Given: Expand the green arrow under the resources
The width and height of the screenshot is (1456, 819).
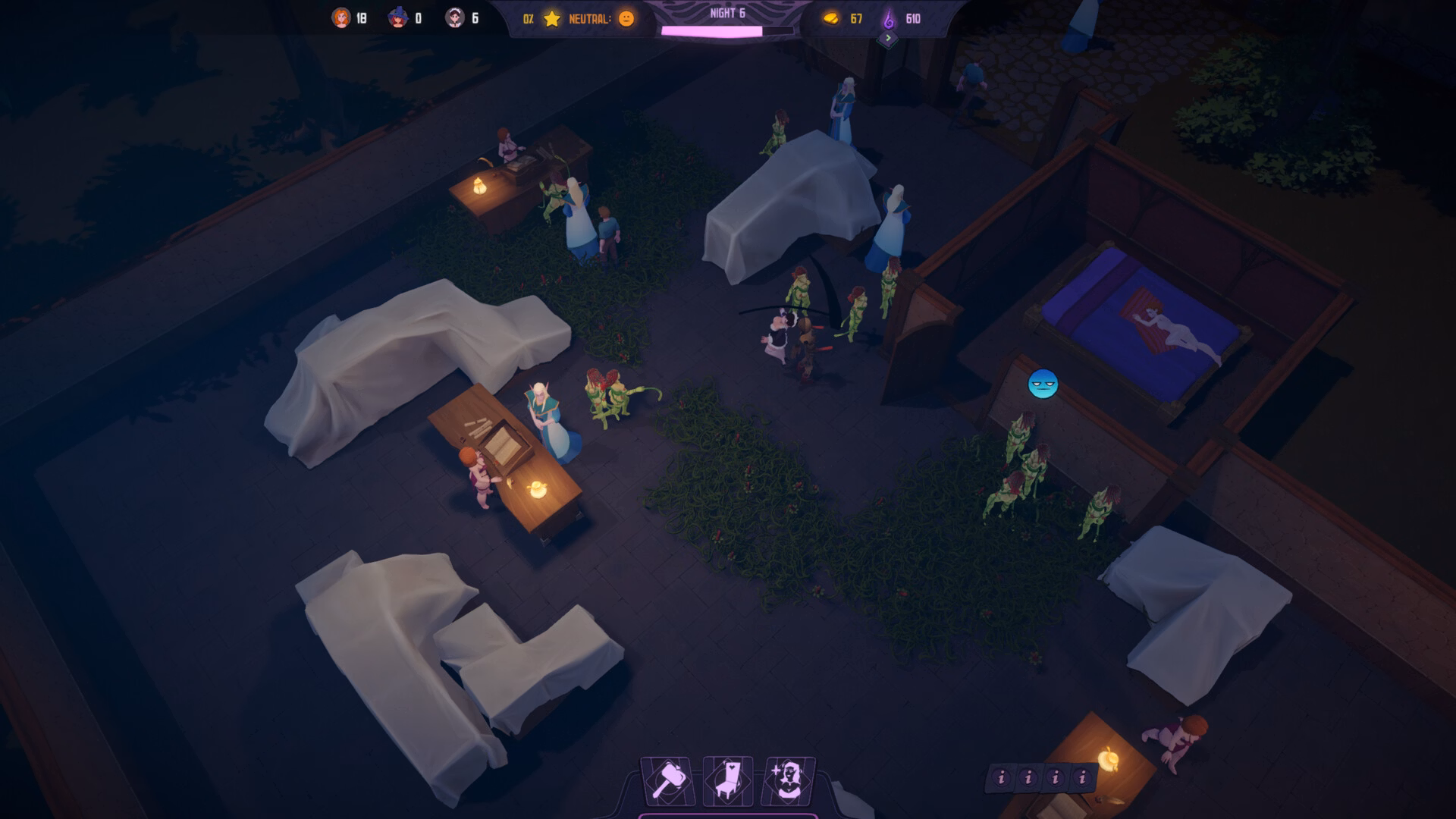Looking at the screenshot, I should coord(888,39).
